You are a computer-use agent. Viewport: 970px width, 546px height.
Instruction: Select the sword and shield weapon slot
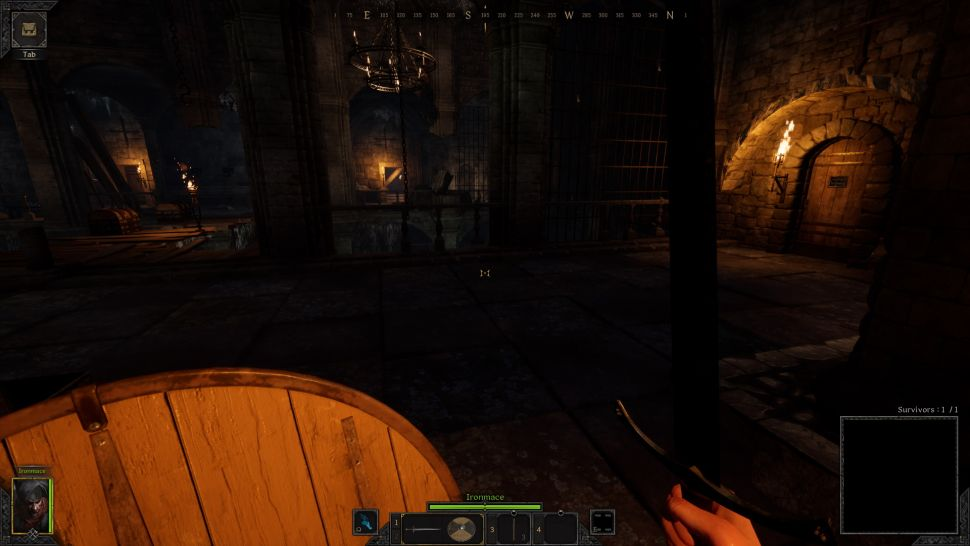[442, 529]
